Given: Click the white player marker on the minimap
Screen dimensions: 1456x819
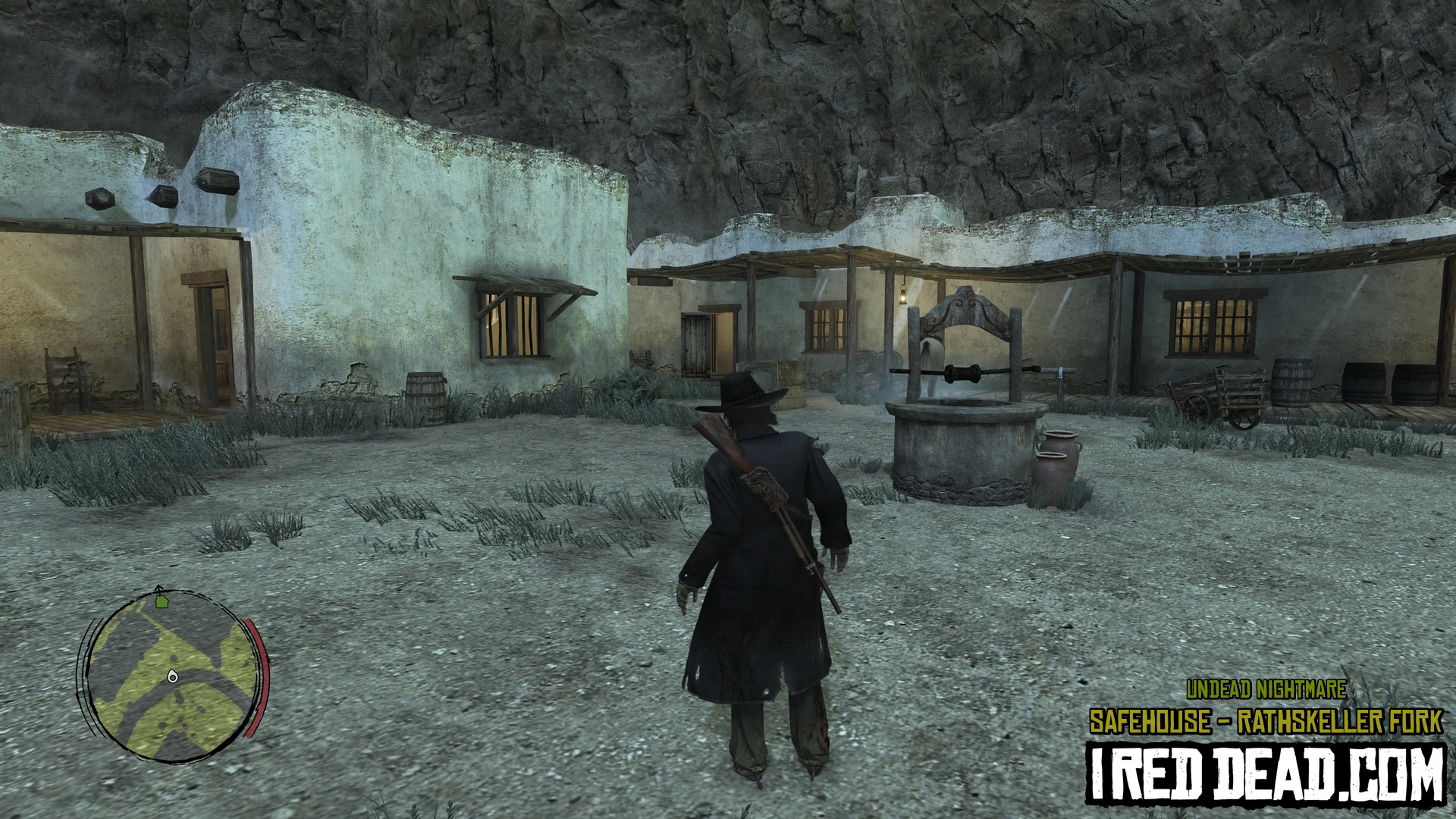Looking at the screenshot, I should coord(173,676).
